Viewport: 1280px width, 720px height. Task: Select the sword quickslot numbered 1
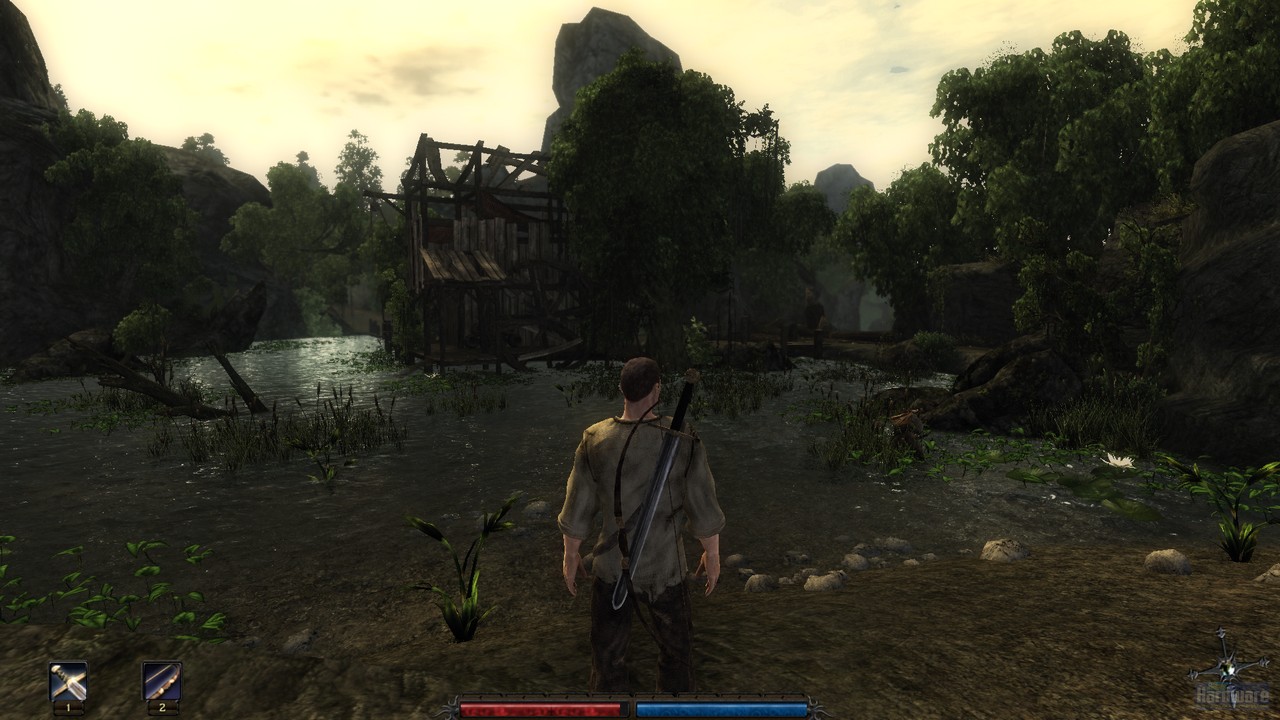[68, 681]
